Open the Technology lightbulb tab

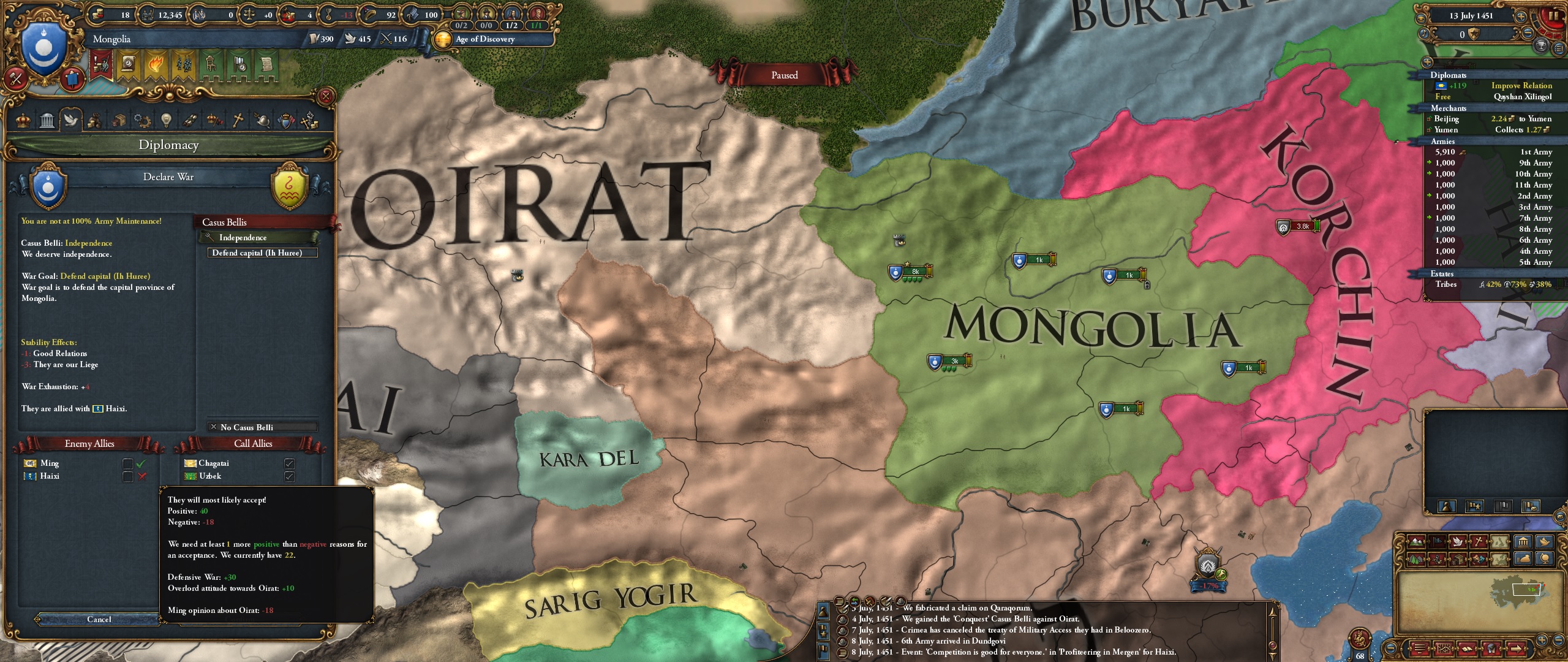tap(166, 123)
